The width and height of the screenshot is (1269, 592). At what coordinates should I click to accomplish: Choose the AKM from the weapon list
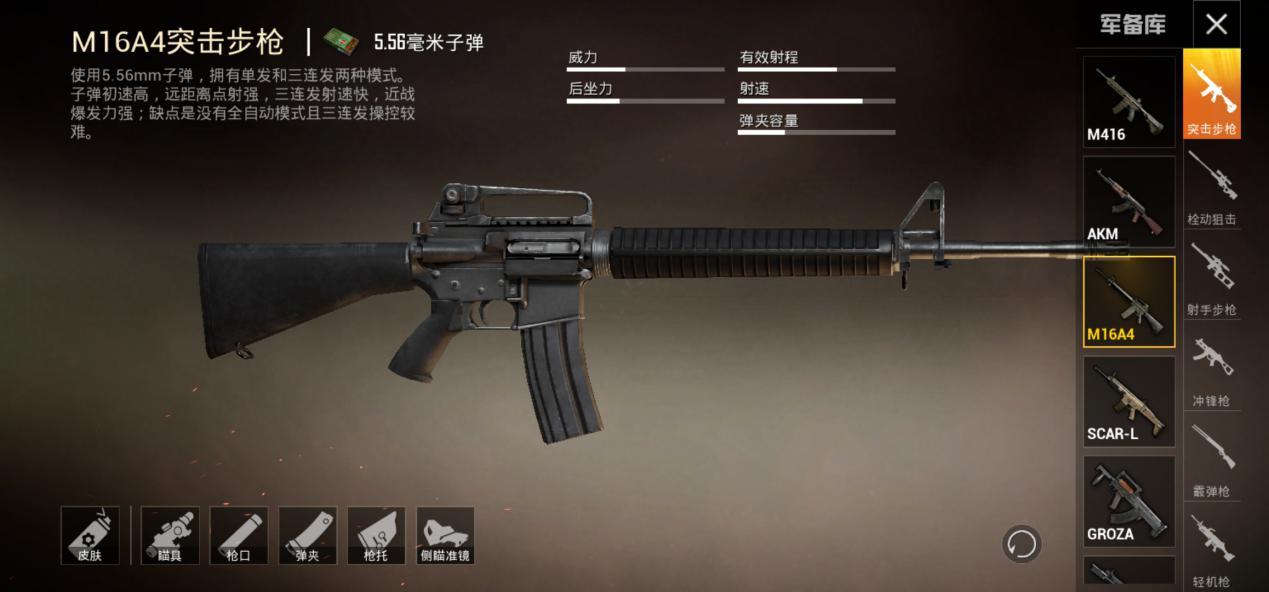click(1129, 202)
